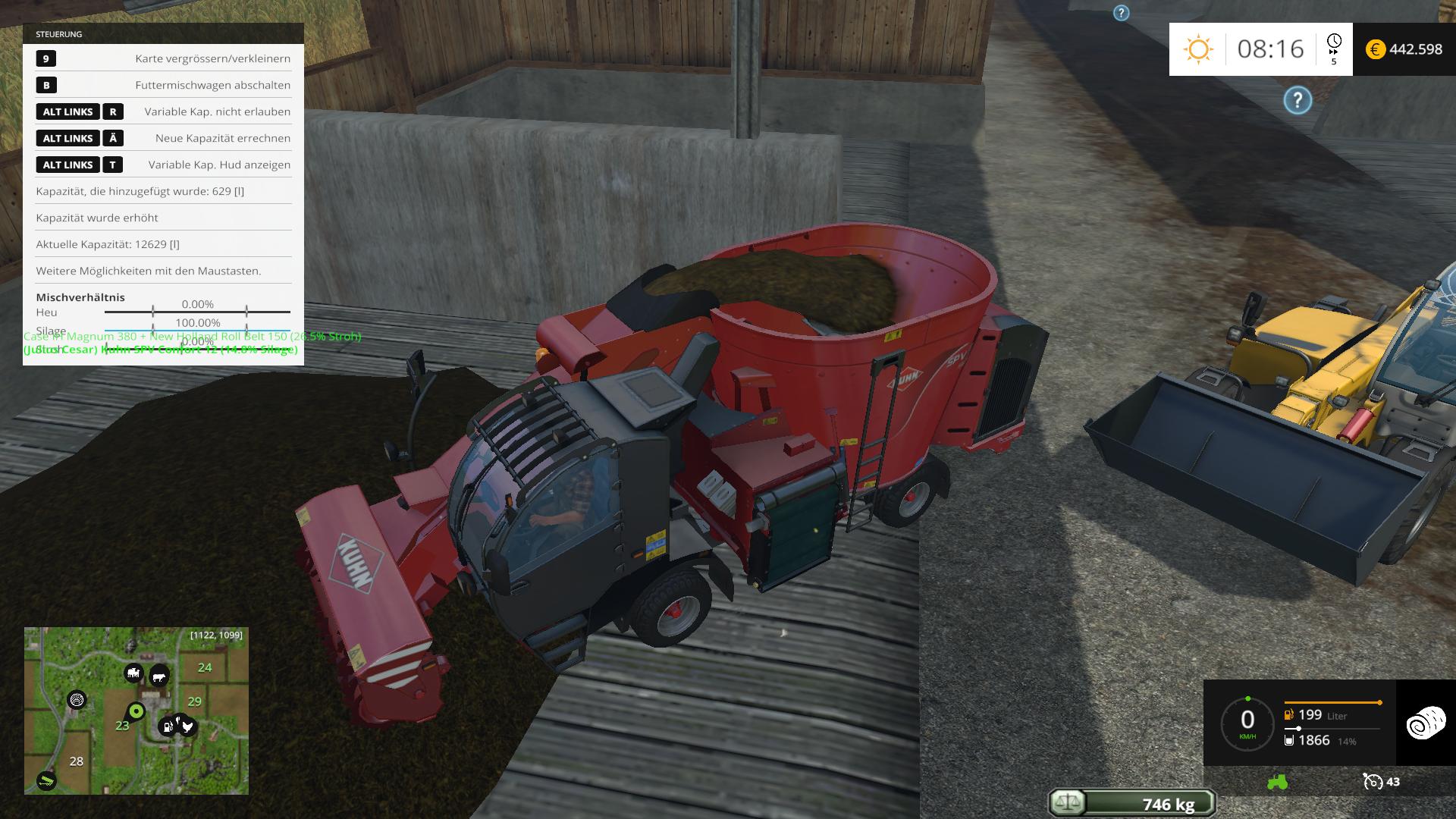Screen dimensions: 1456x819
Task: Click the cow marker on the minimap
Action: (158, 676)
